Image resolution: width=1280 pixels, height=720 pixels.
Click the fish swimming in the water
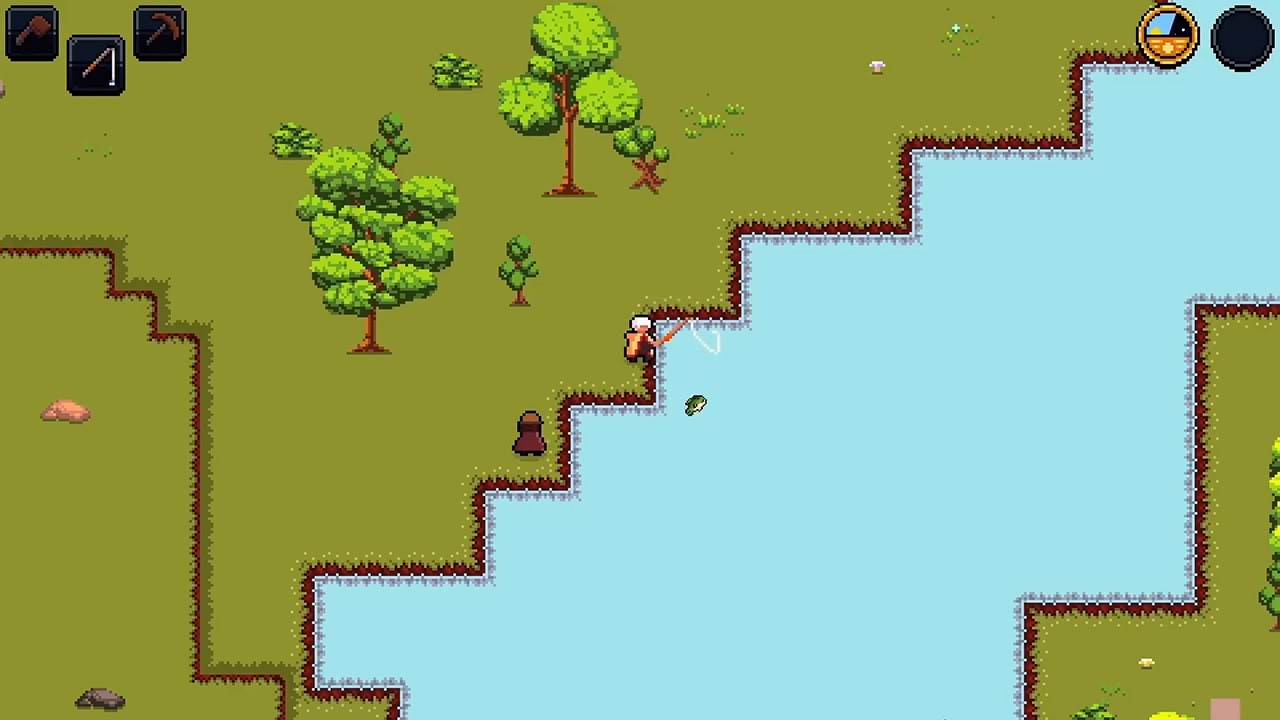coord(696,404)
